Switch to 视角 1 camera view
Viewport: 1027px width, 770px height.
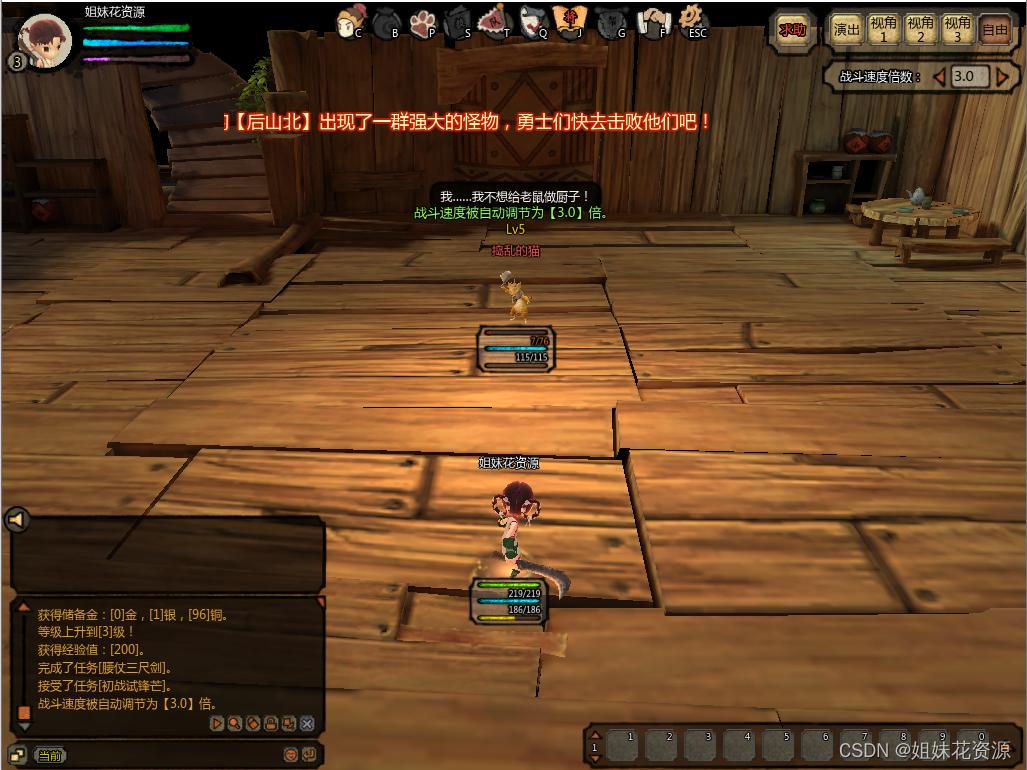(x=883, y=30)
